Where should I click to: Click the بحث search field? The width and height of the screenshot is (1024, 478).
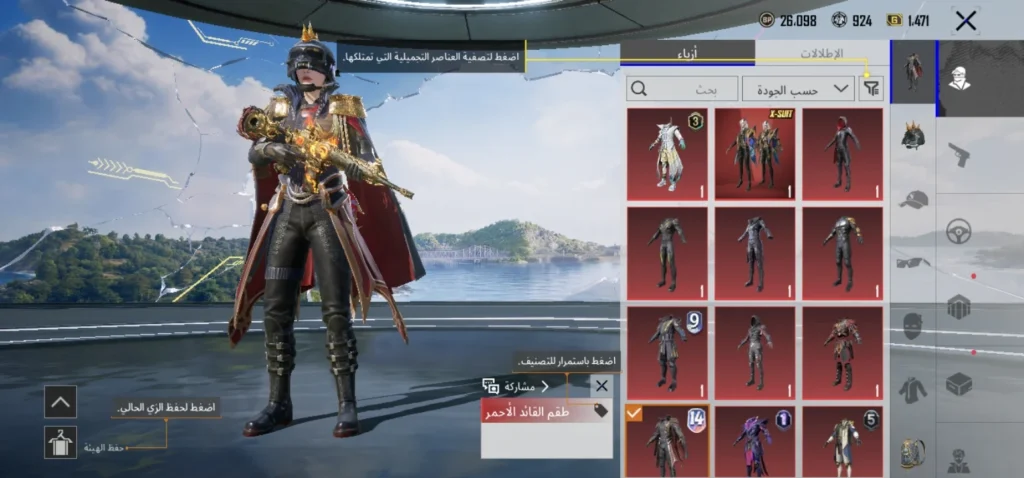[683, 89]
